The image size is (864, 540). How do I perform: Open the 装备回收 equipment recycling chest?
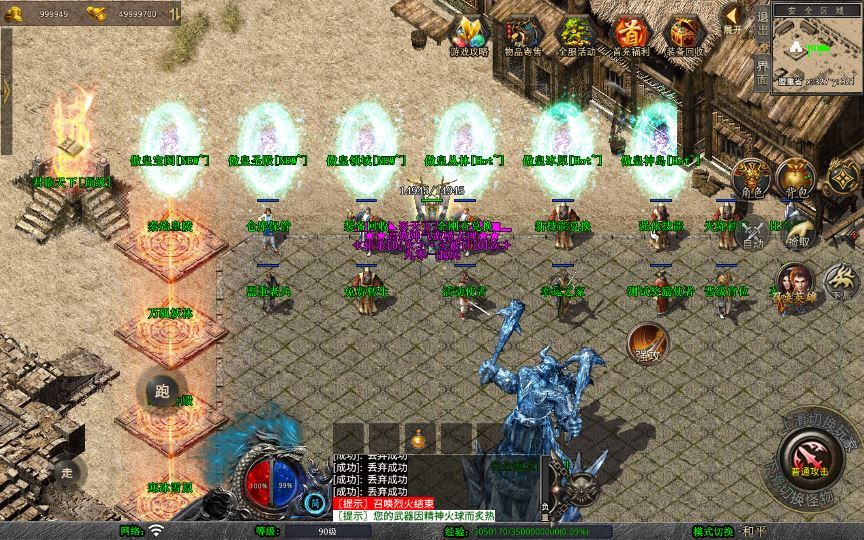pos(685,35)
